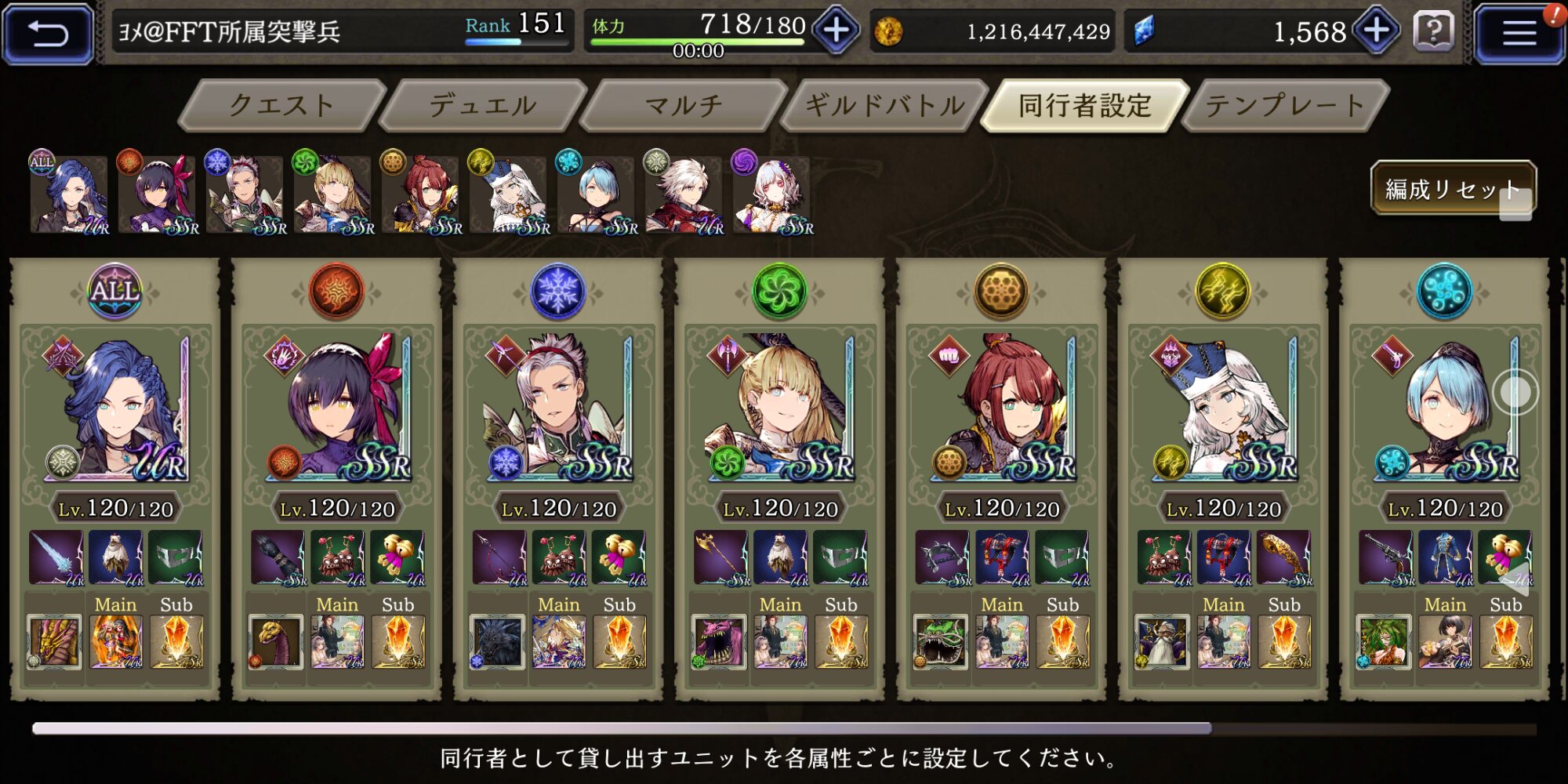This screenshot has height=784, width=1568.
Task: Open the question mark help button
Action: pos(1434,32)
